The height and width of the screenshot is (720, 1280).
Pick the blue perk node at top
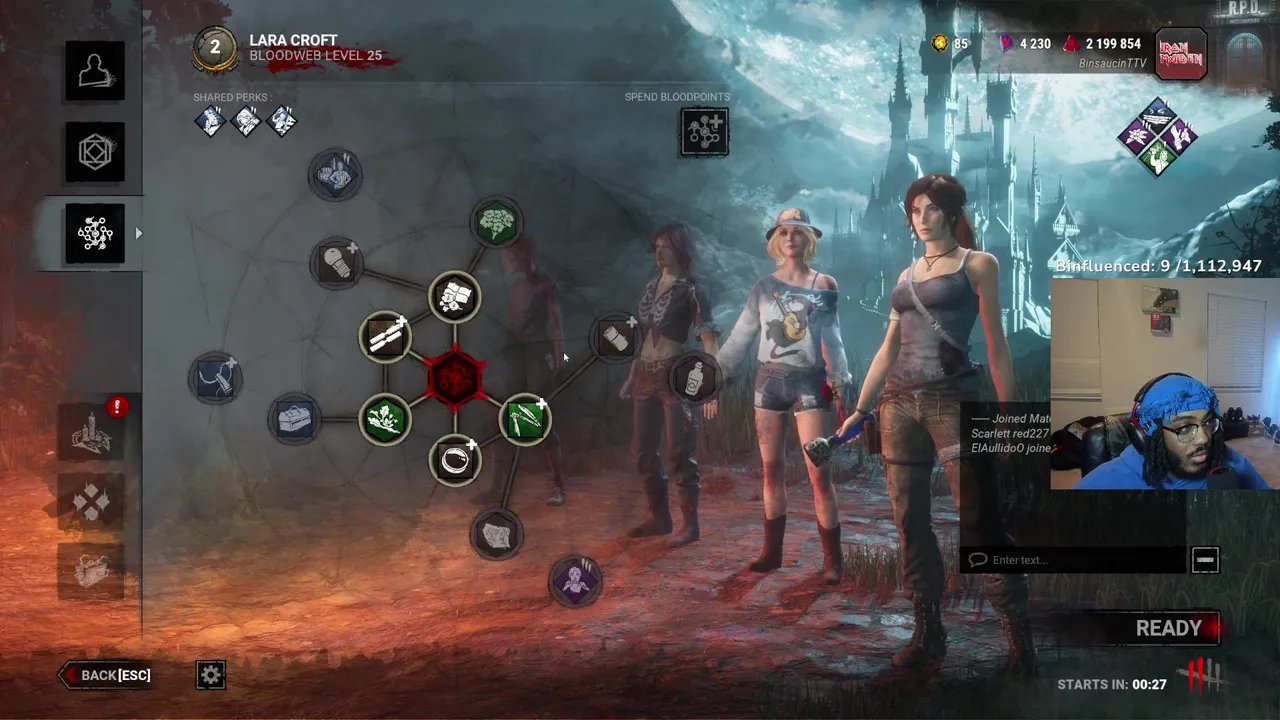click(336, 175)
